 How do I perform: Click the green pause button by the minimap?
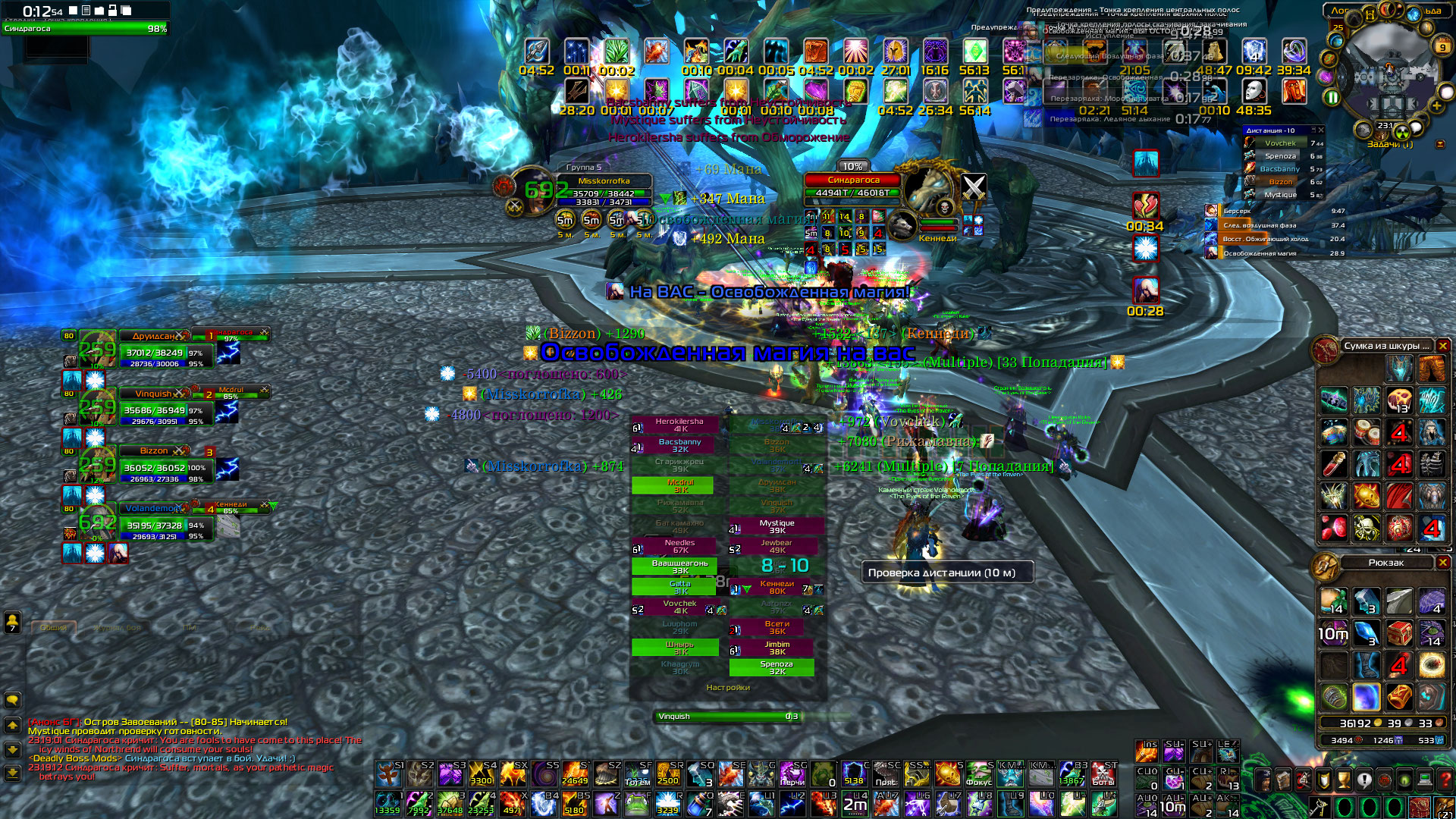(1332, 97)
